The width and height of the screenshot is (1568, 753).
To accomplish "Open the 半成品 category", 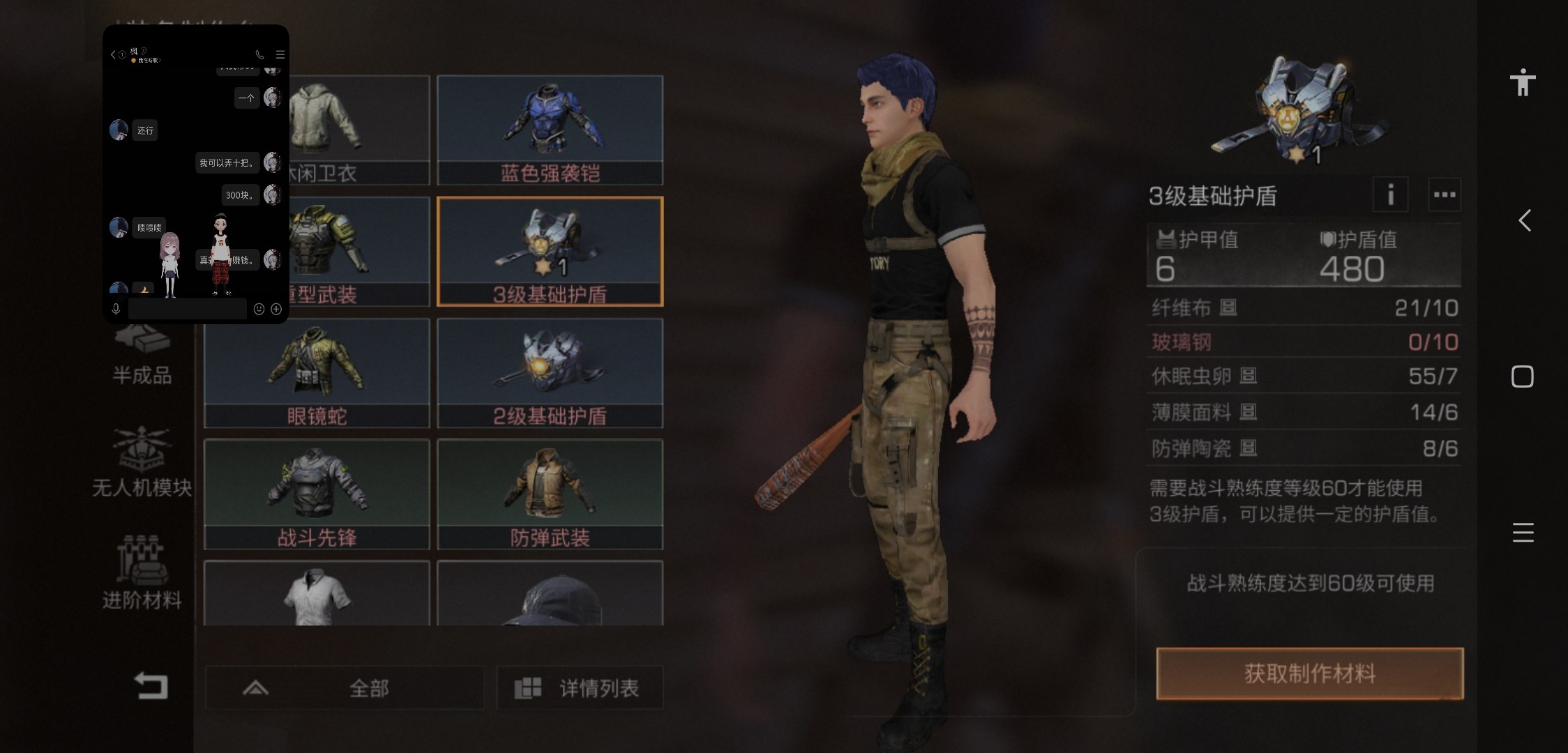I will point(142,357).
